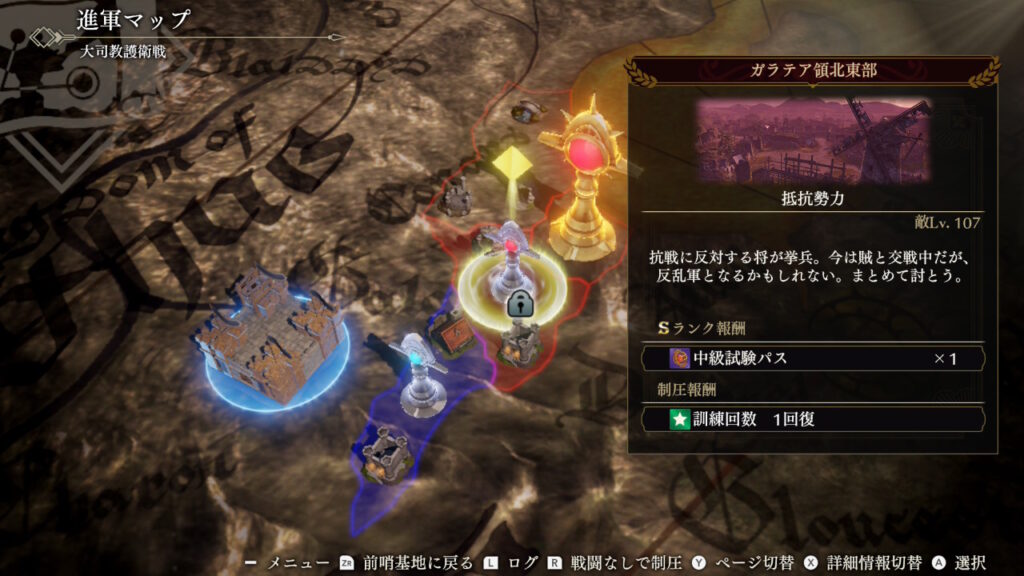Click the padlocked facility on the map
1024x576 pixels.
click(519, 334)
